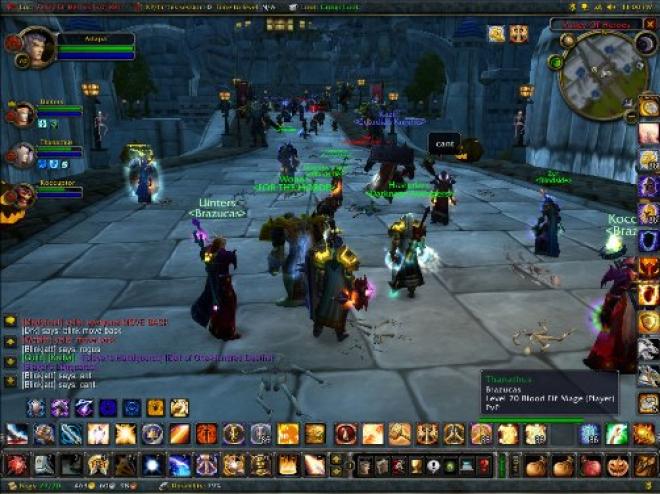This screenshot has width=660, height=494.
Task: Click the red buff icon beside the minimap
Action: pos(518,33)
